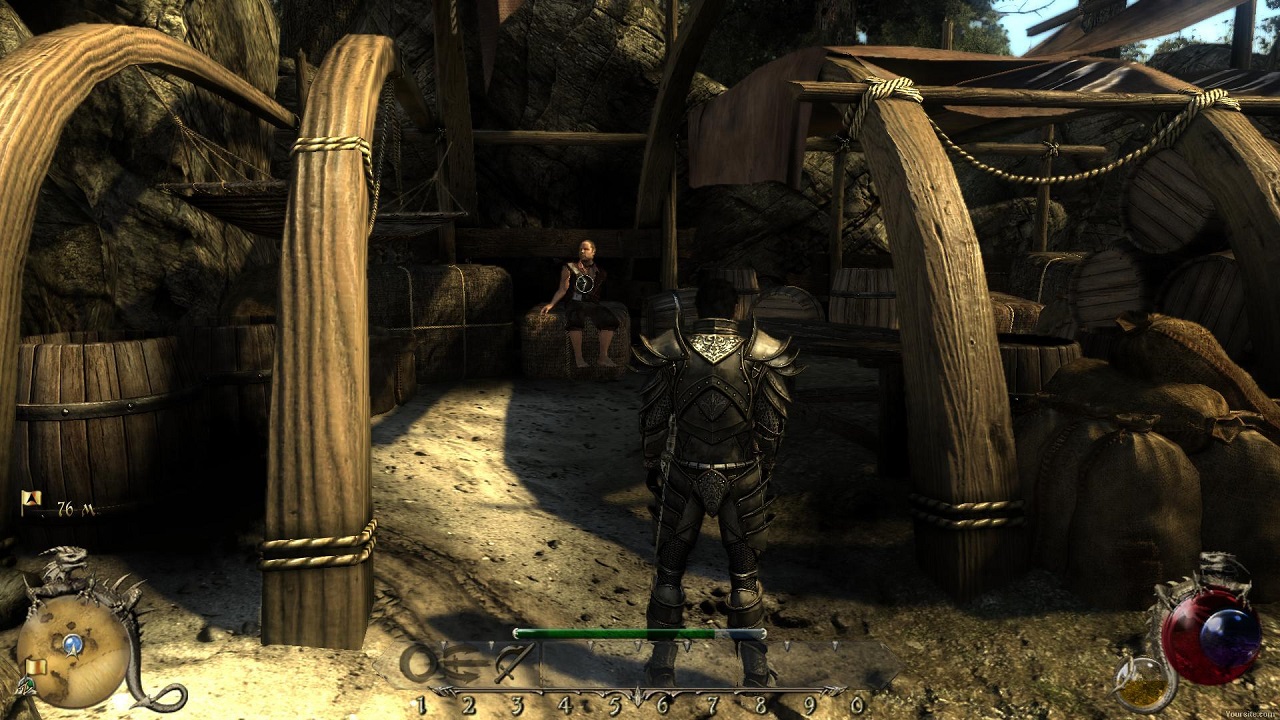Click the quest flag marker showing 76 m
The image size is (1280, 720).
click(x=30, y=499)
